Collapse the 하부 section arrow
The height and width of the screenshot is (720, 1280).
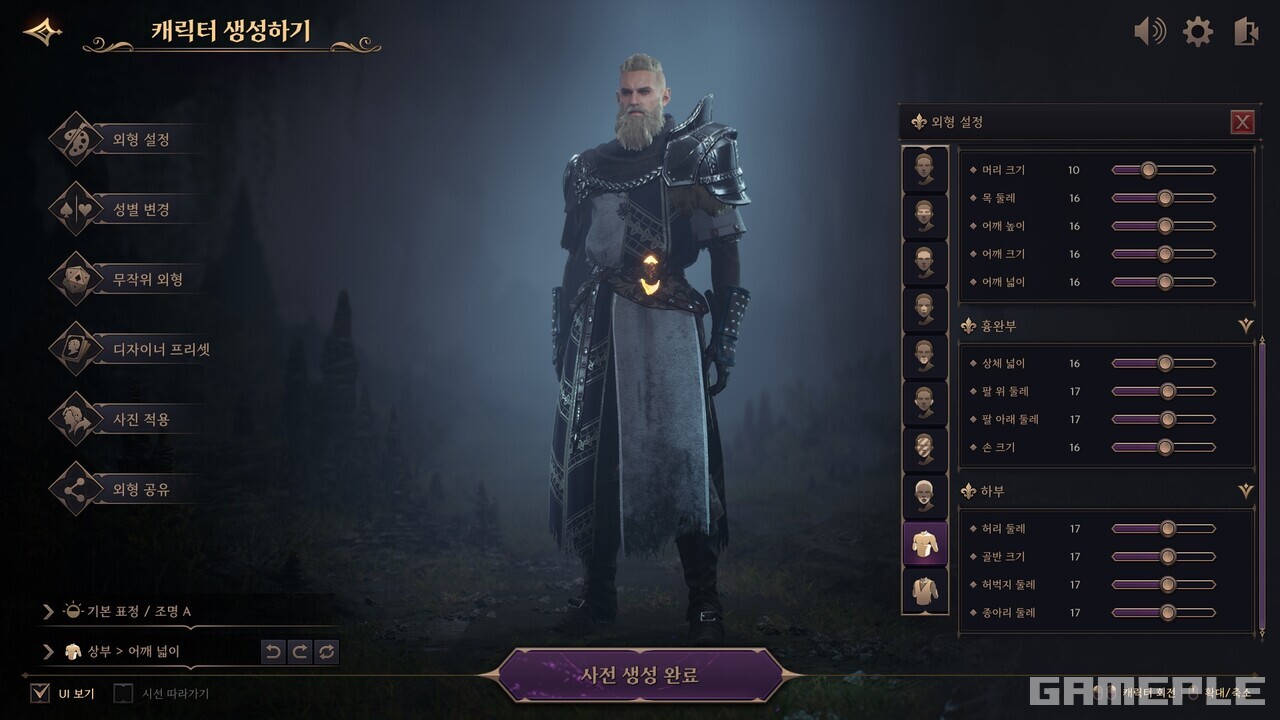[x=1245, y=492]
